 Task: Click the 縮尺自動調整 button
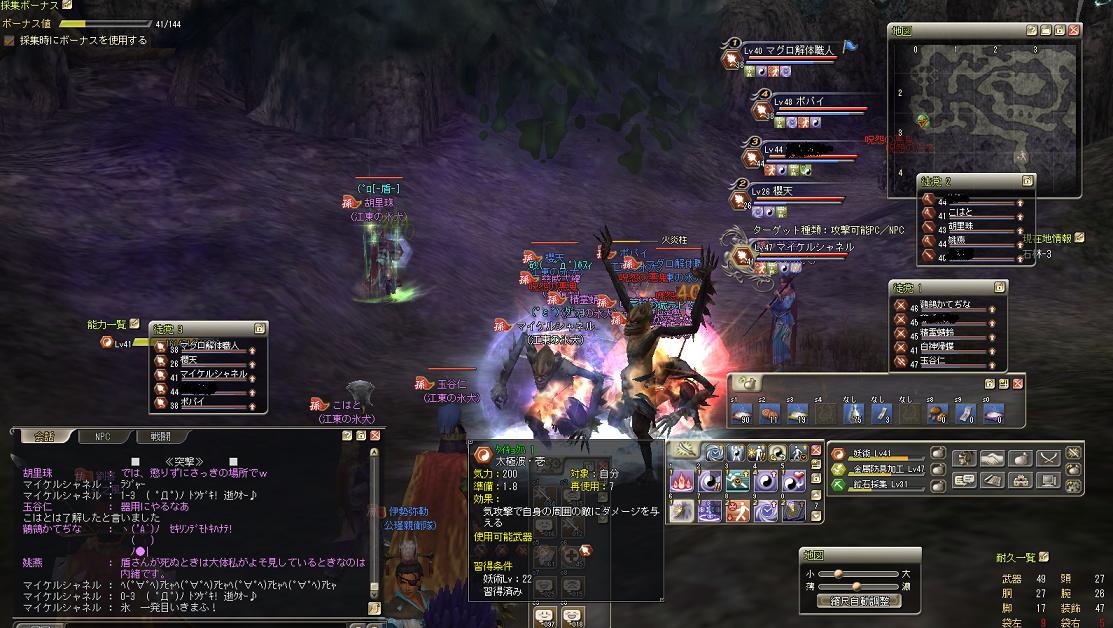[860, 601]
